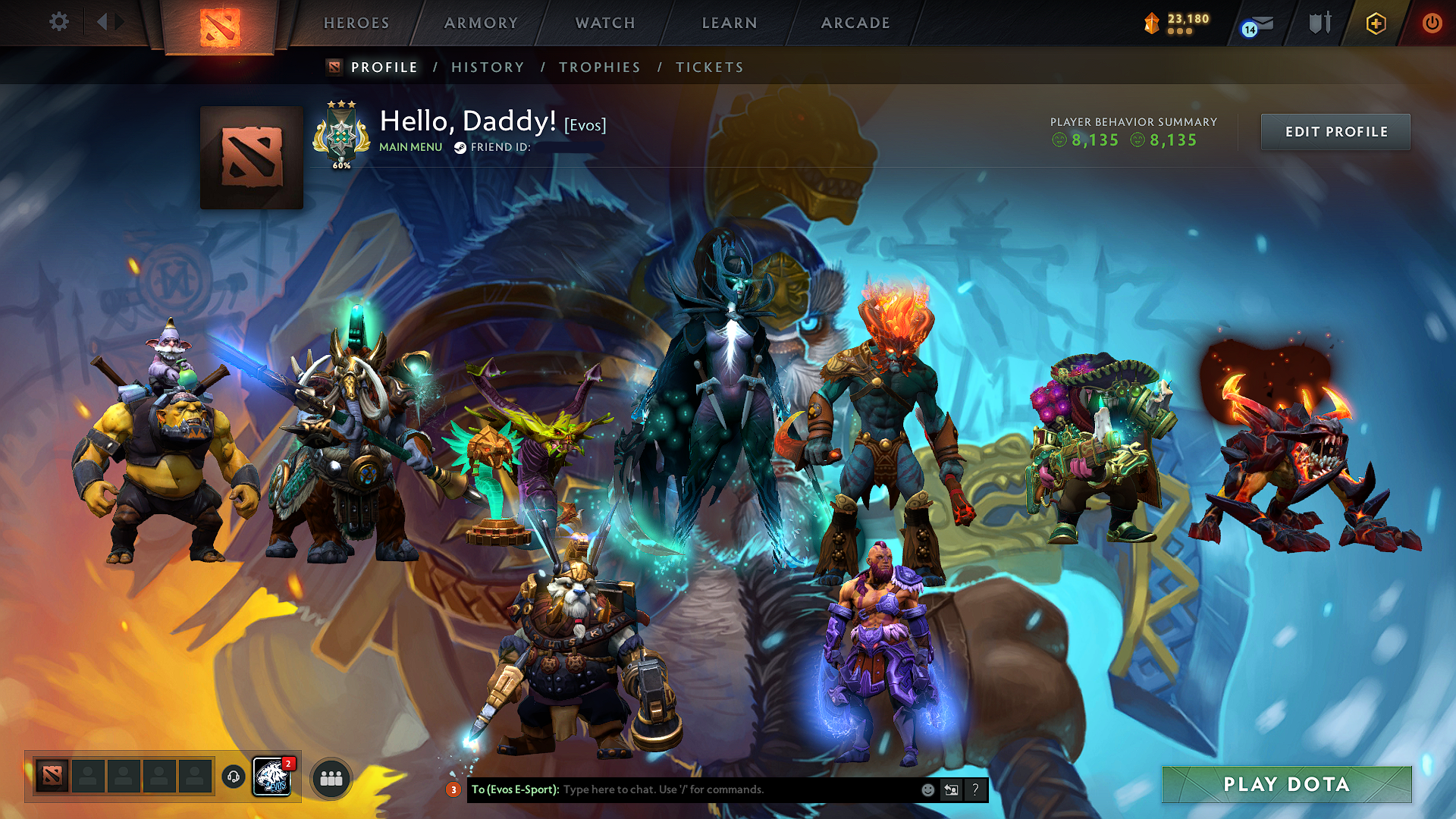Image resolution: width=1456 pixels, height=819 pixels.
Task: Click the chat help question mark
Action: 975,789
